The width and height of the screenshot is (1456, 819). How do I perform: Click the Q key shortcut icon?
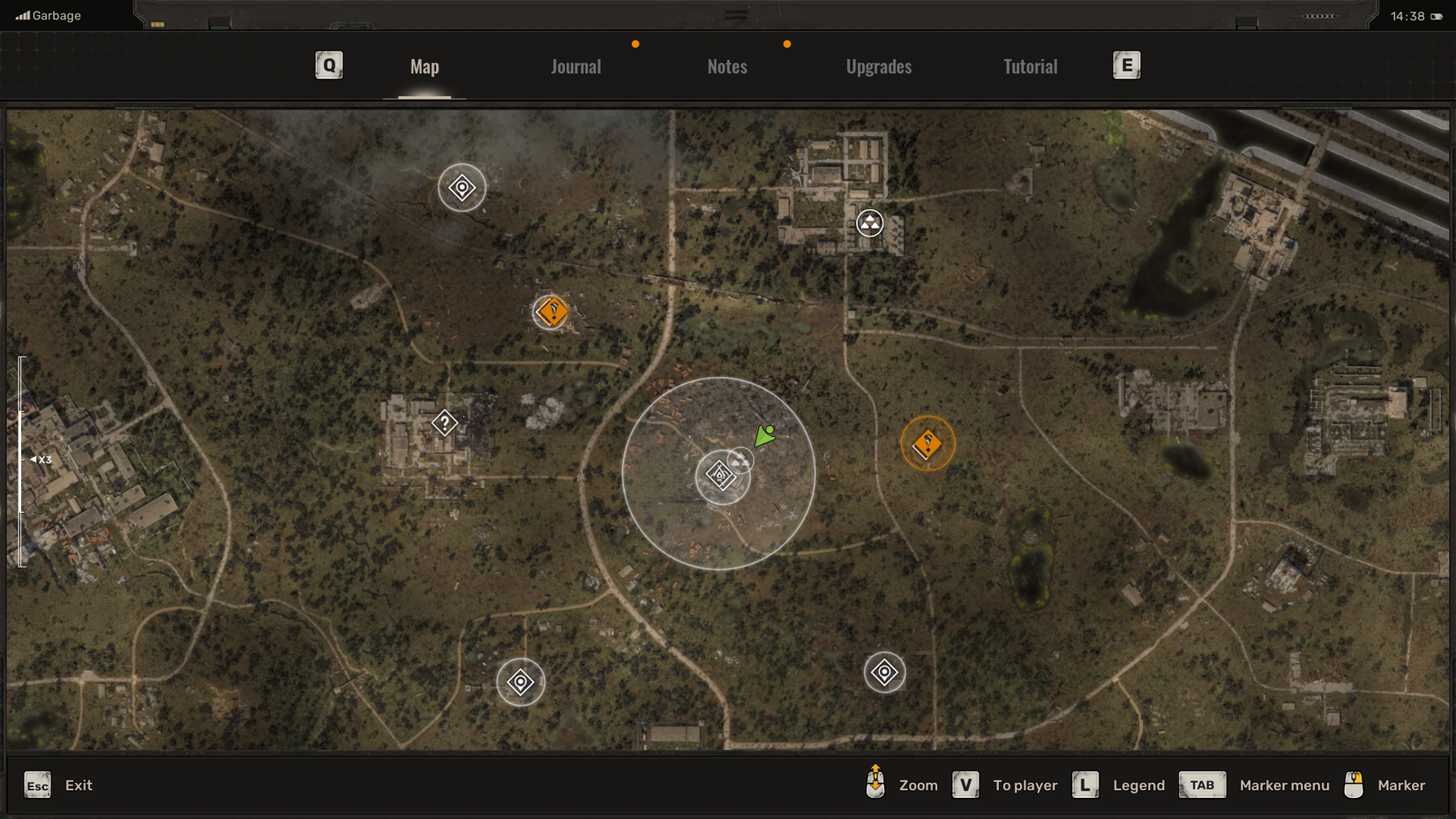tap(328, 64)
